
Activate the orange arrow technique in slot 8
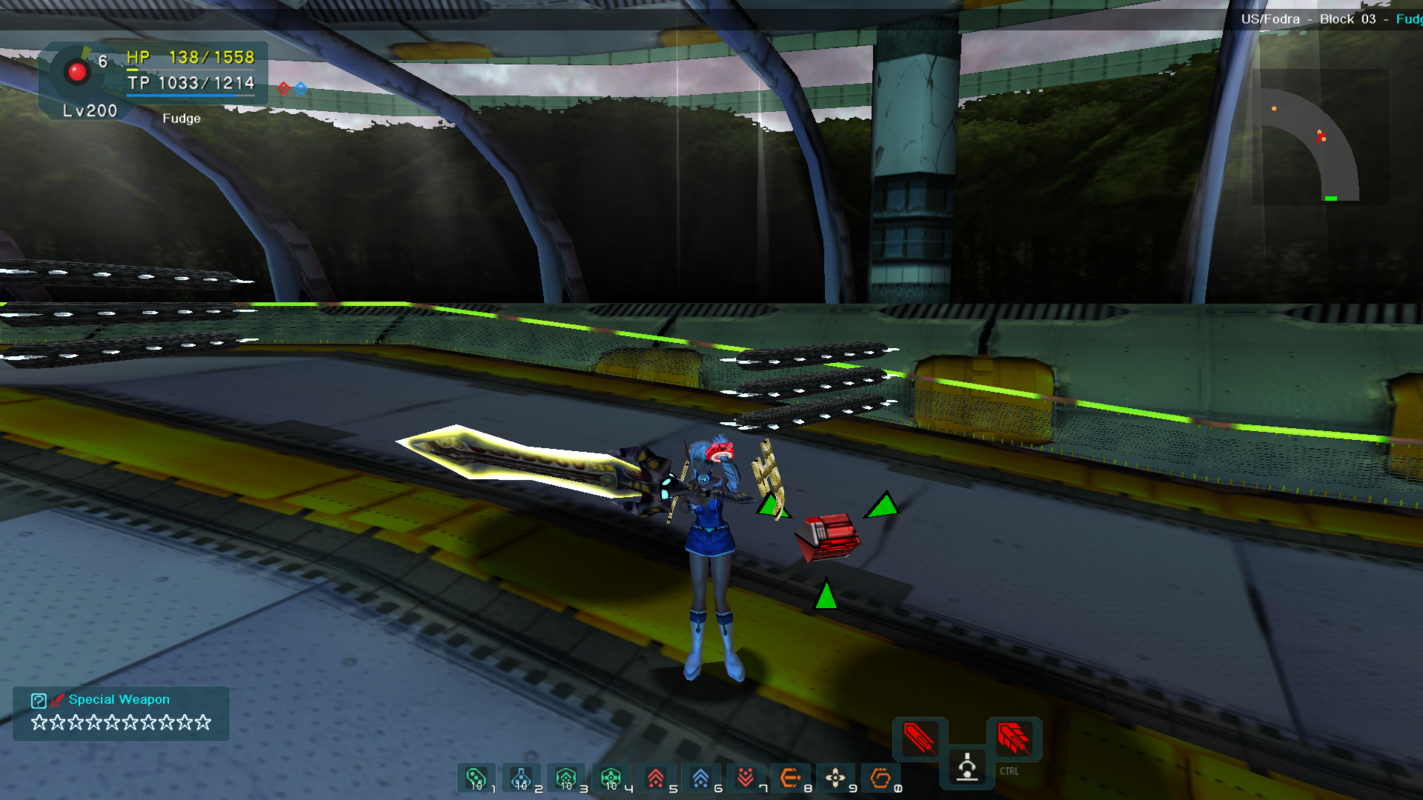[790, 778]
